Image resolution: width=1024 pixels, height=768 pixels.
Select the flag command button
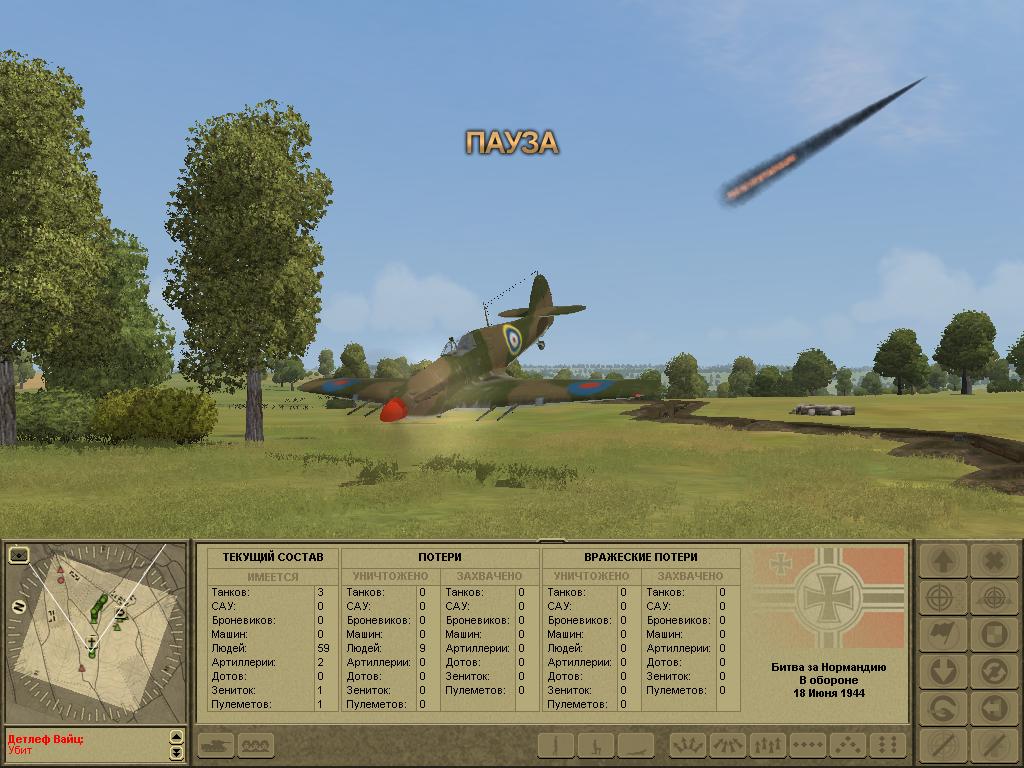click(942, 634)
